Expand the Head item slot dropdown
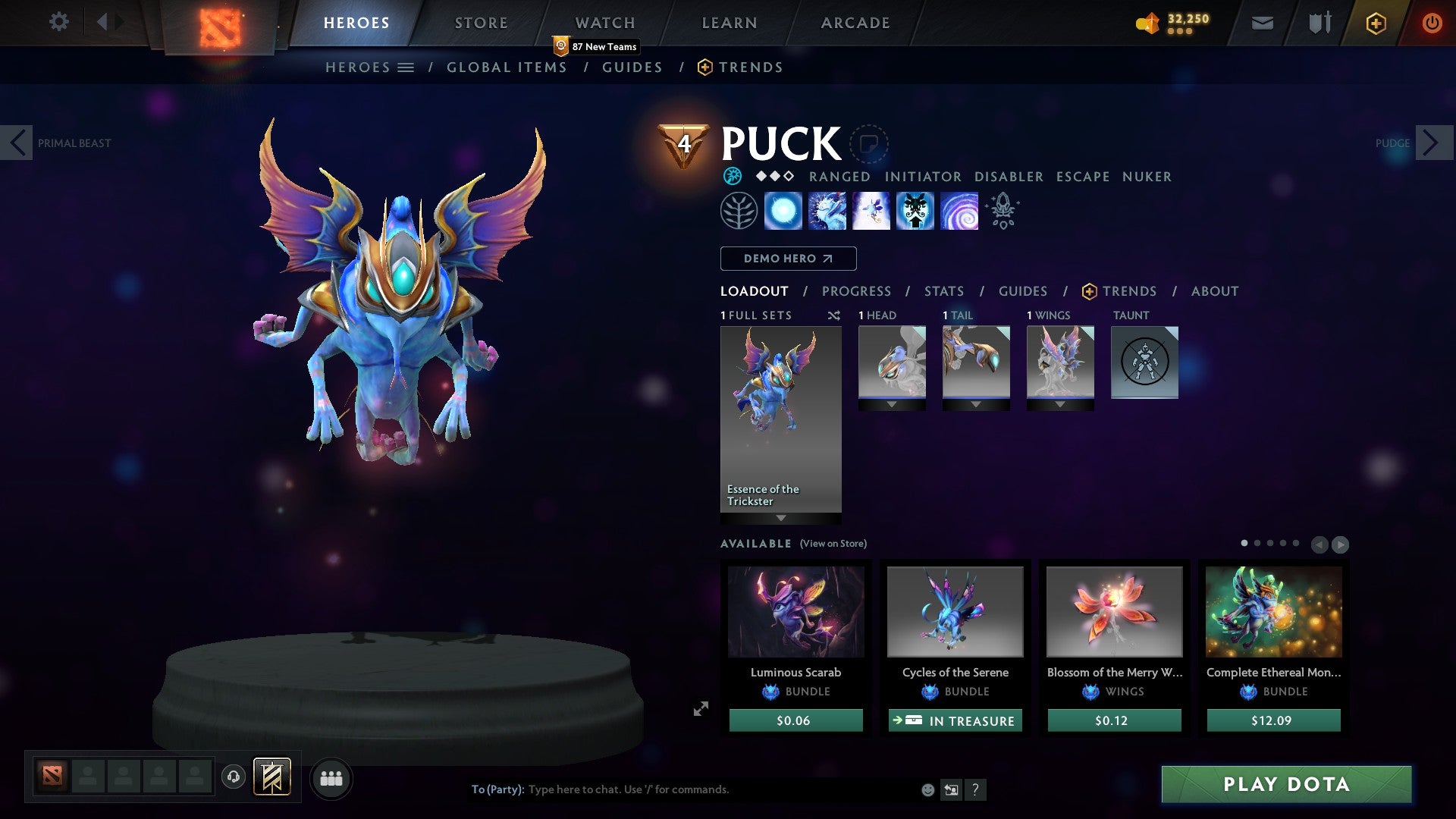The height and width of the screenshot is (819, 1456). pos(892,404)
